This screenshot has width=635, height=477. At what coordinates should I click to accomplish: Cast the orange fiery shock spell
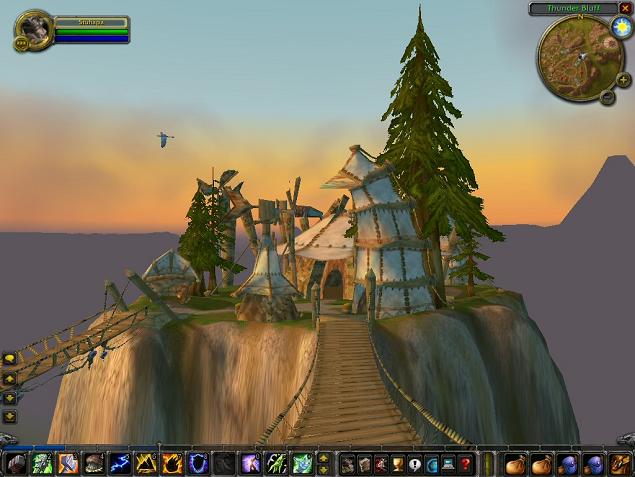click(x=171, y=464)
